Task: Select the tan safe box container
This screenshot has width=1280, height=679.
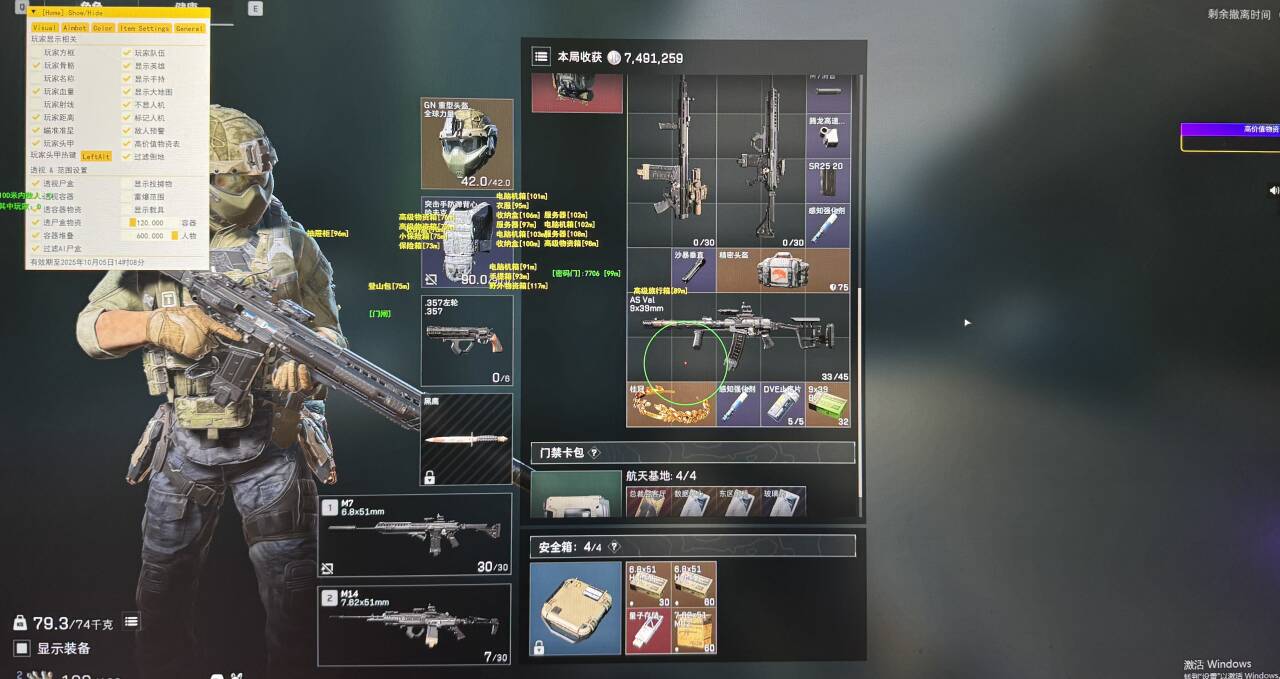Action: tap(575, 608)
